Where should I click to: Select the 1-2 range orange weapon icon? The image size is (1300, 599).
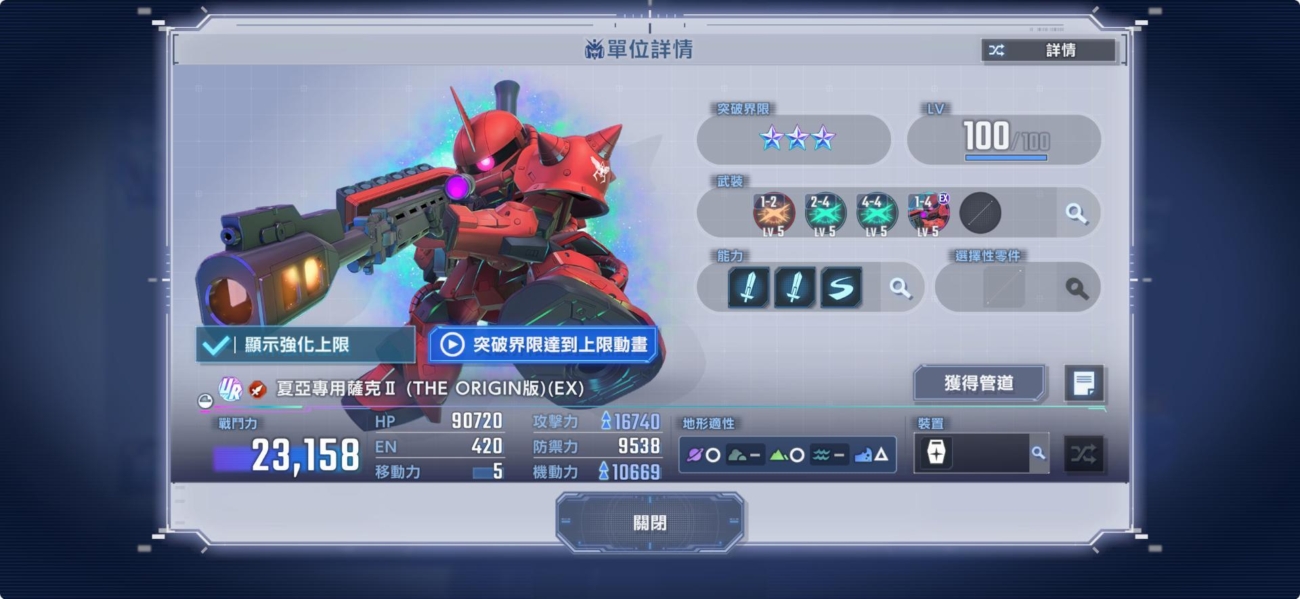[x=773, y=213]
